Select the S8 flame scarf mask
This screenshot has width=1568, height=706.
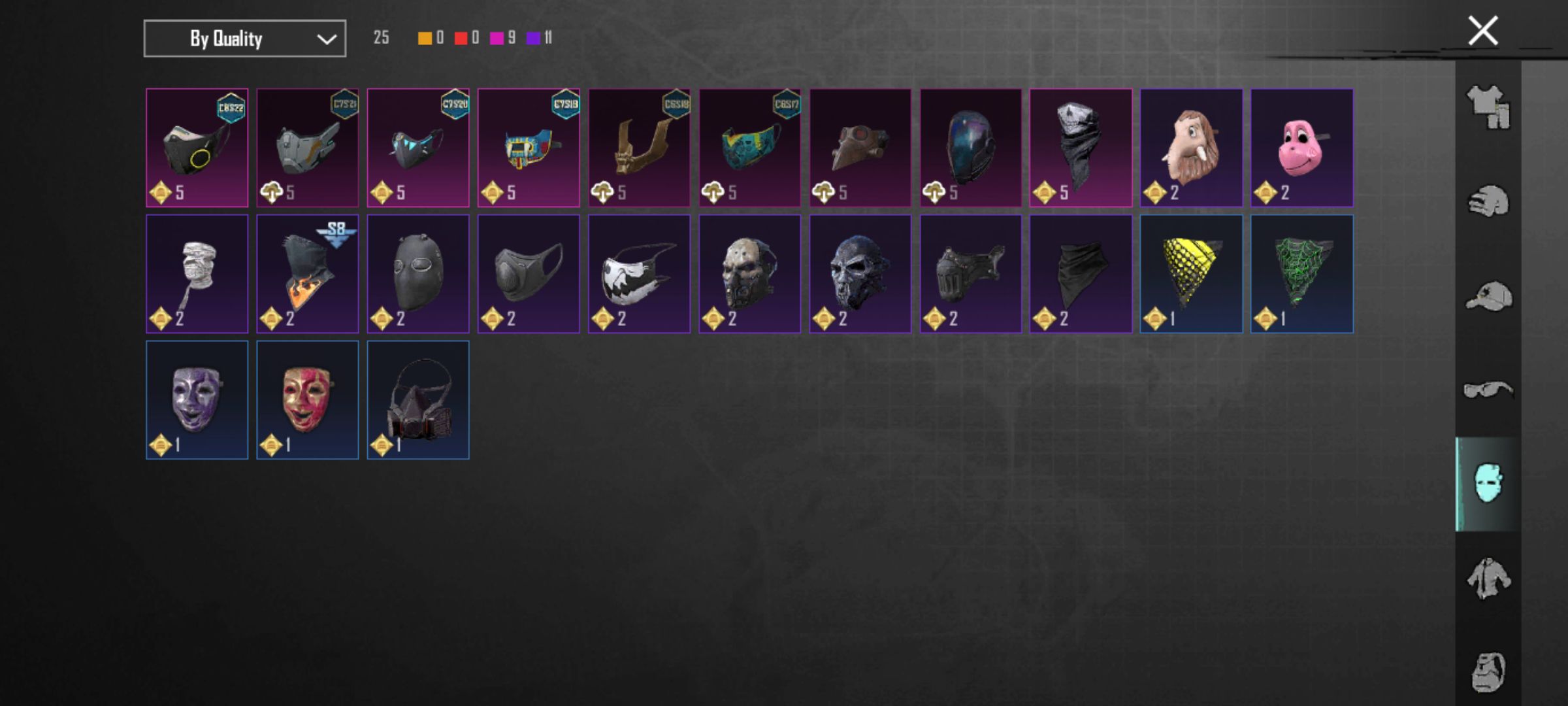coord(307,274)
